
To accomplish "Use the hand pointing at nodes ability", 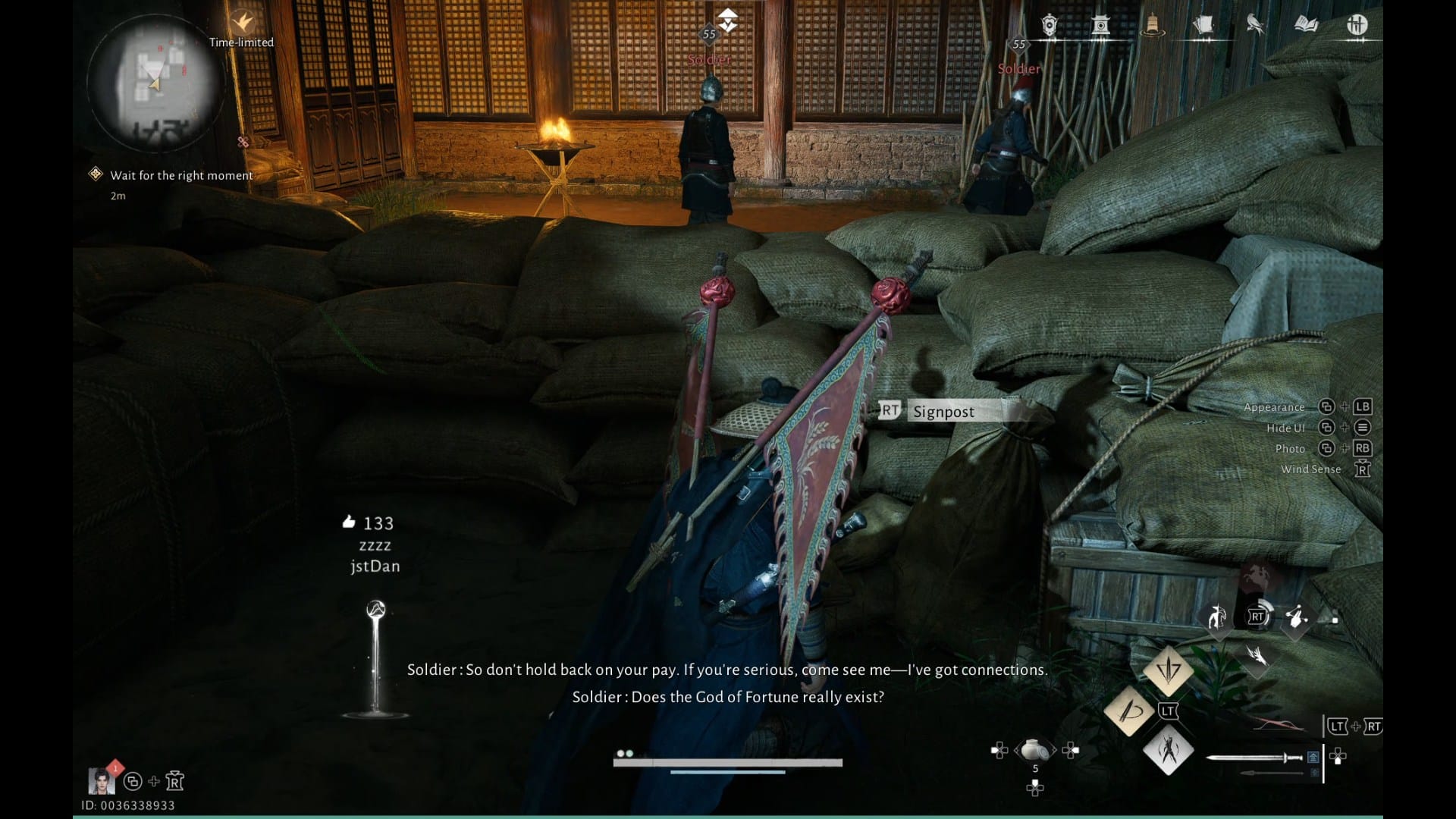I will coord(1296,617).
